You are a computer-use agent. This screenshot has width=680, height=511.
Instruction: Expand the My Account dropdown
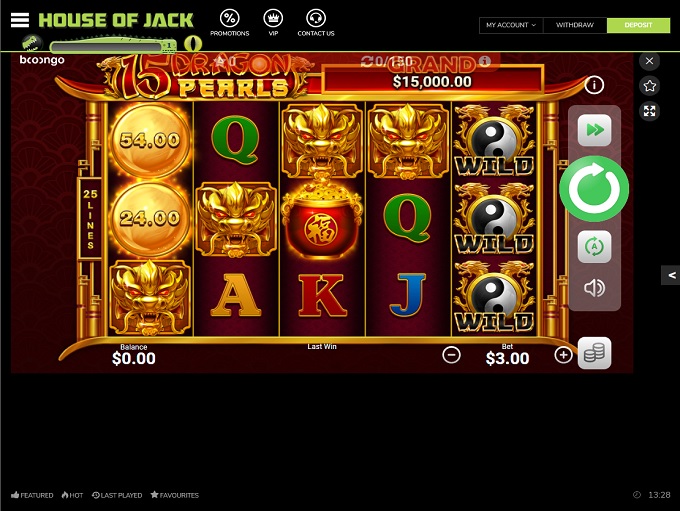click(511, 25)
